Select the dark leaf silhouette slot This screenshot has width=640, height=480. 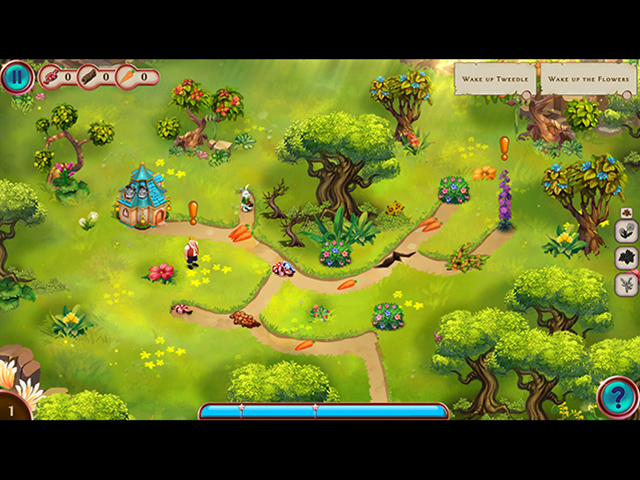point(627,258)
